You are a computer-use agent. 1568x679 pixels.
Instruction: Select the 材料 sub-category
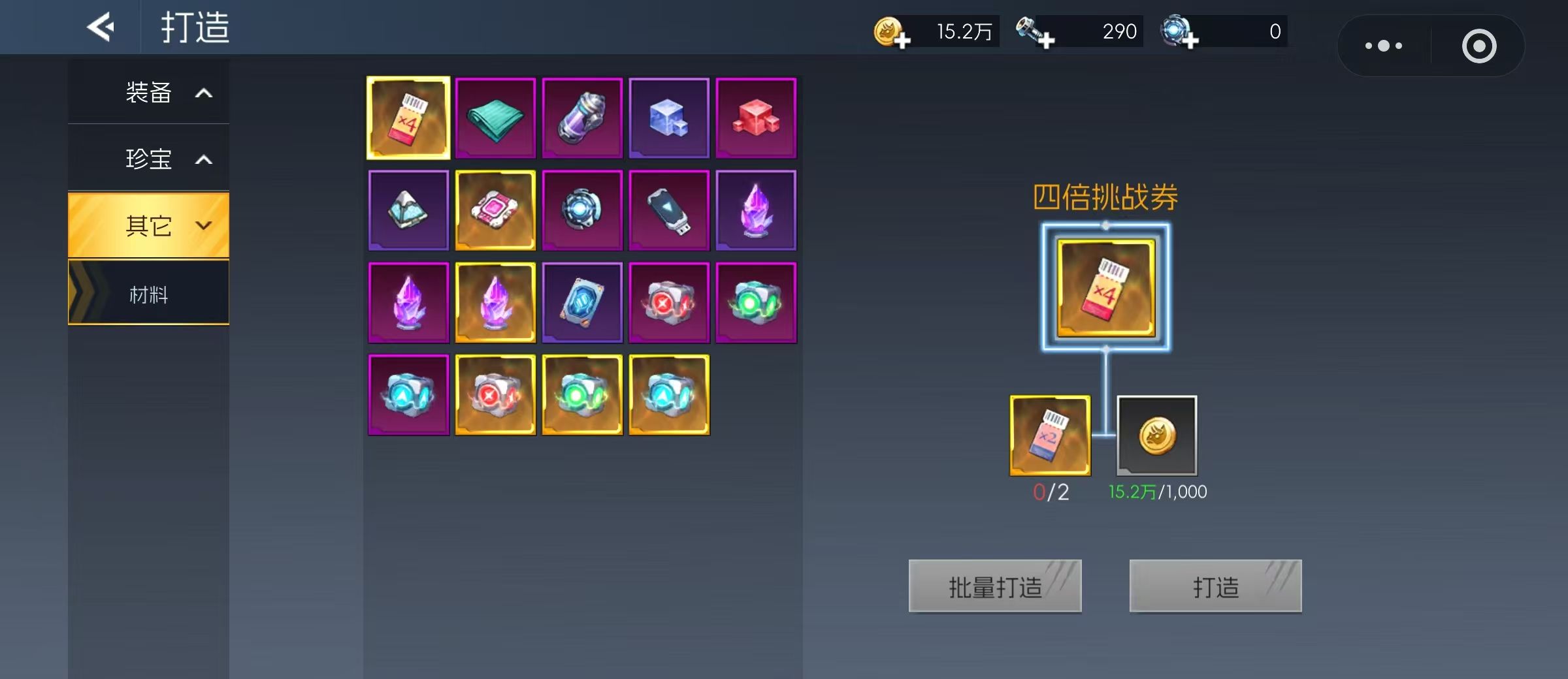tap(149, 294)
